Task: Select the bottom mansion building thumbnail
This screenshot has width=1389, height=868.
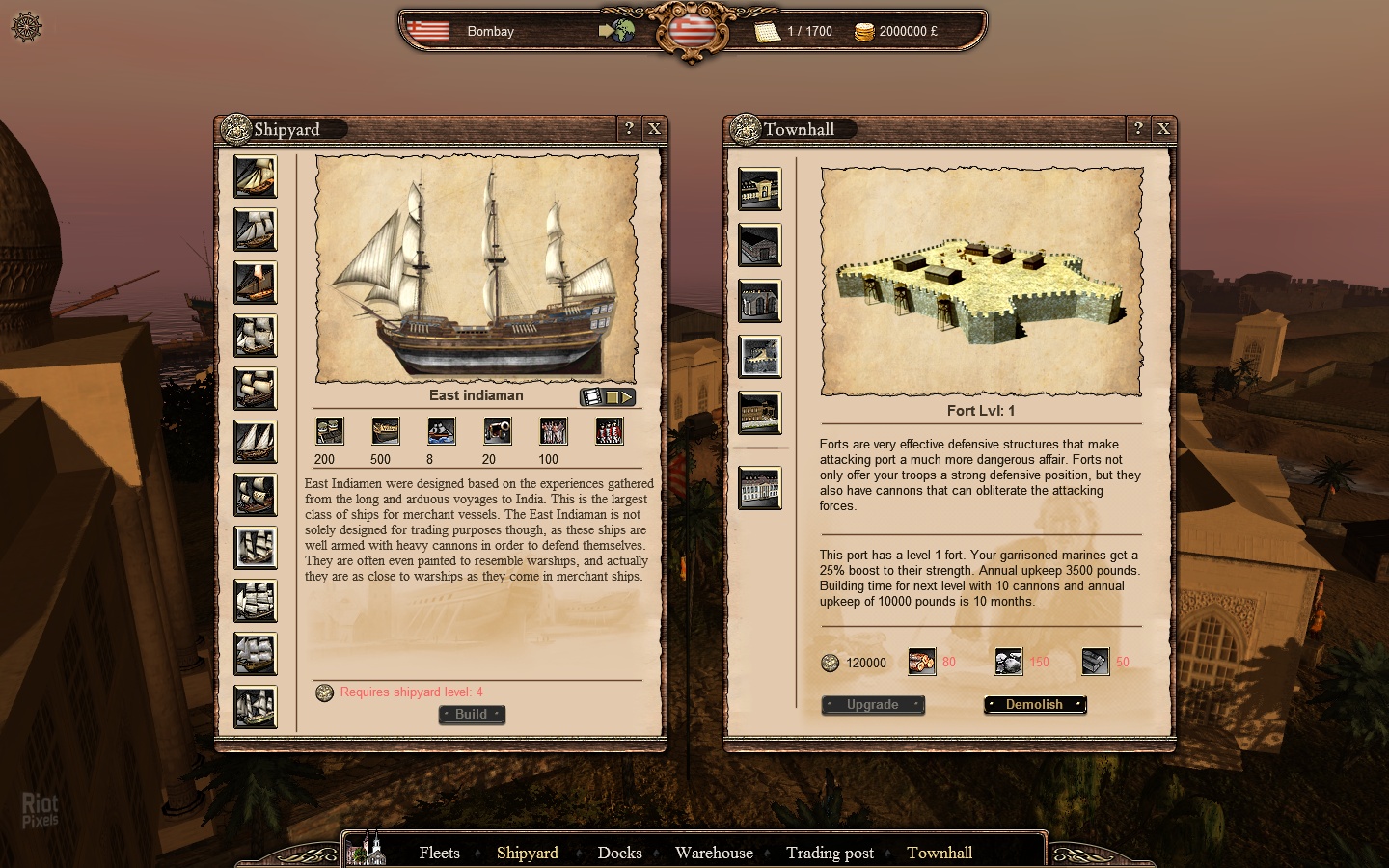Action: (x=760, y=488)
